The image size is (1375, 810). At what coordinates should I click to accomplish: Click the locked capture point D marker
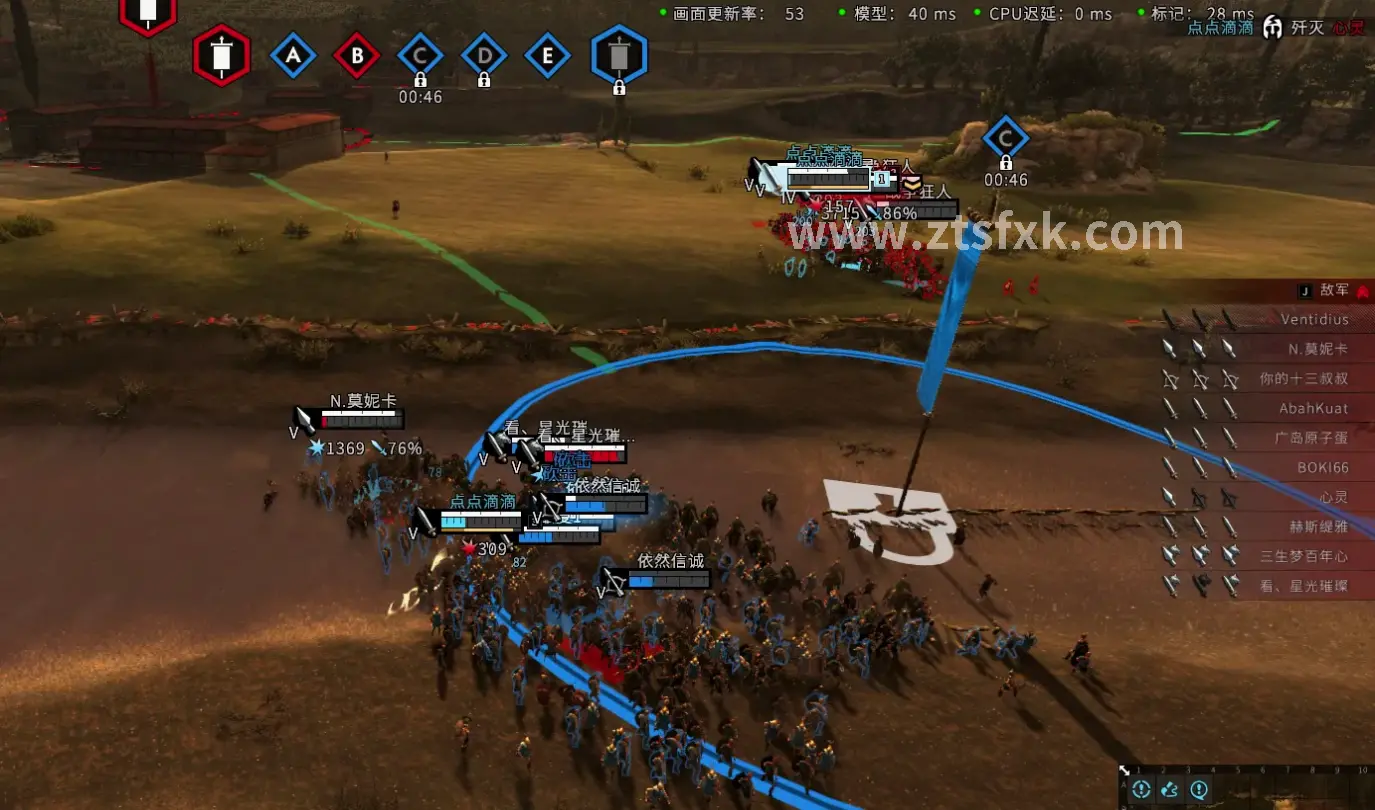click(x=484, y=57)
